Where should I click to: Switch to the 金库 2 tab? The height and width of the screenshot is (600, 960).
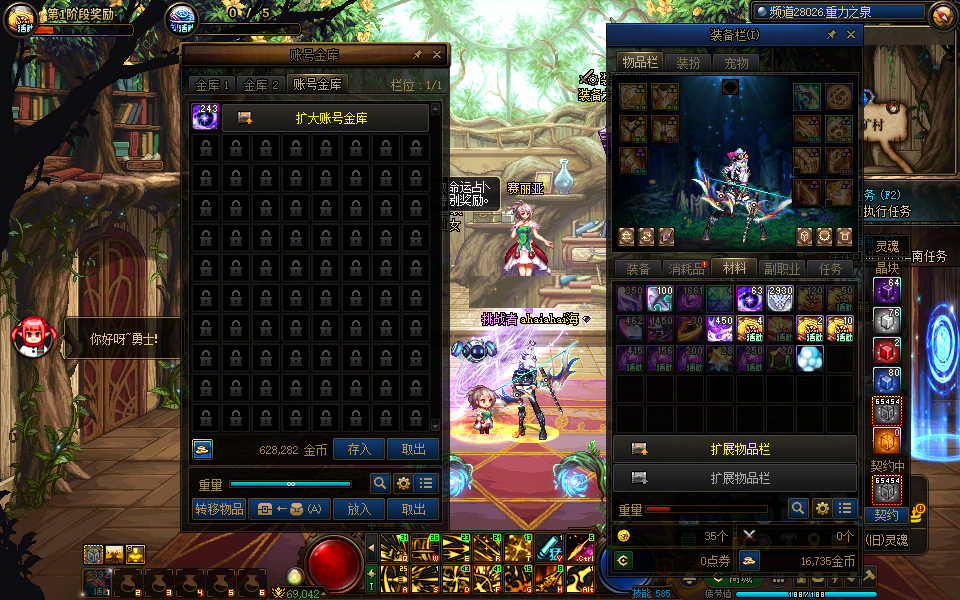[261, 85]
